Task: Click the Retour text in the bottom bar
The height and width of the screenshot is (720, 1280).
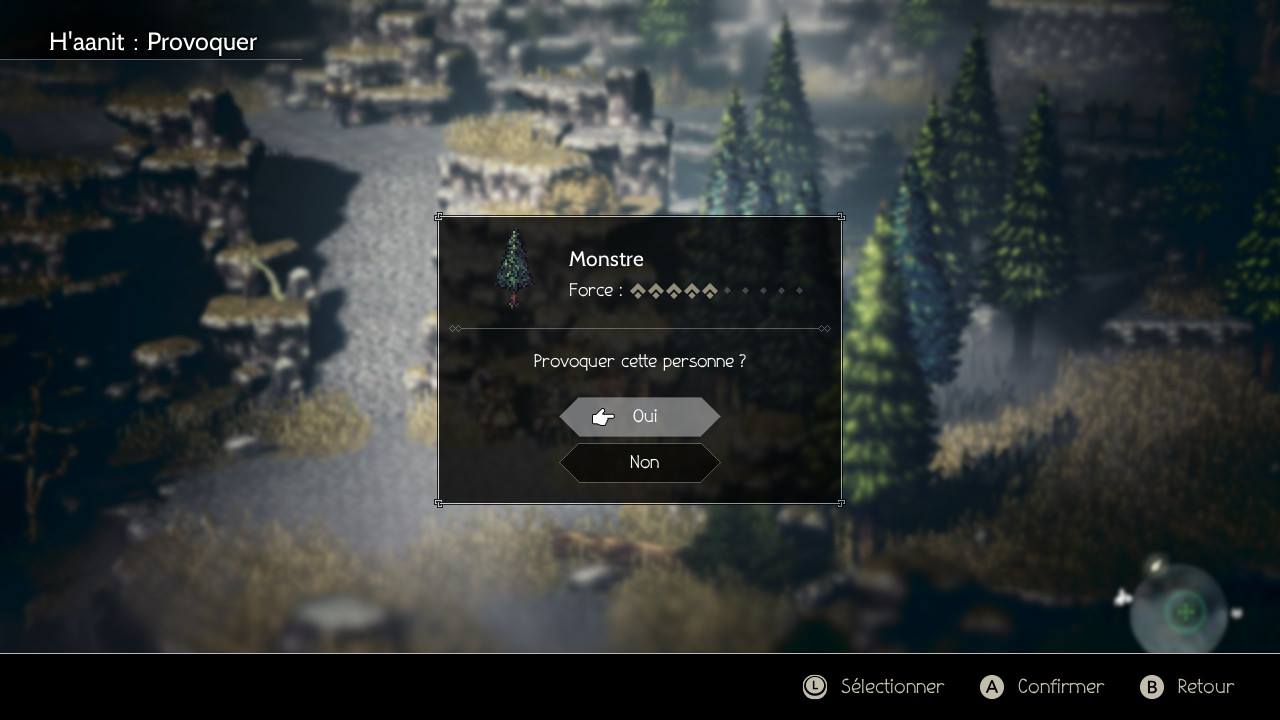Action: point(1205,687)
